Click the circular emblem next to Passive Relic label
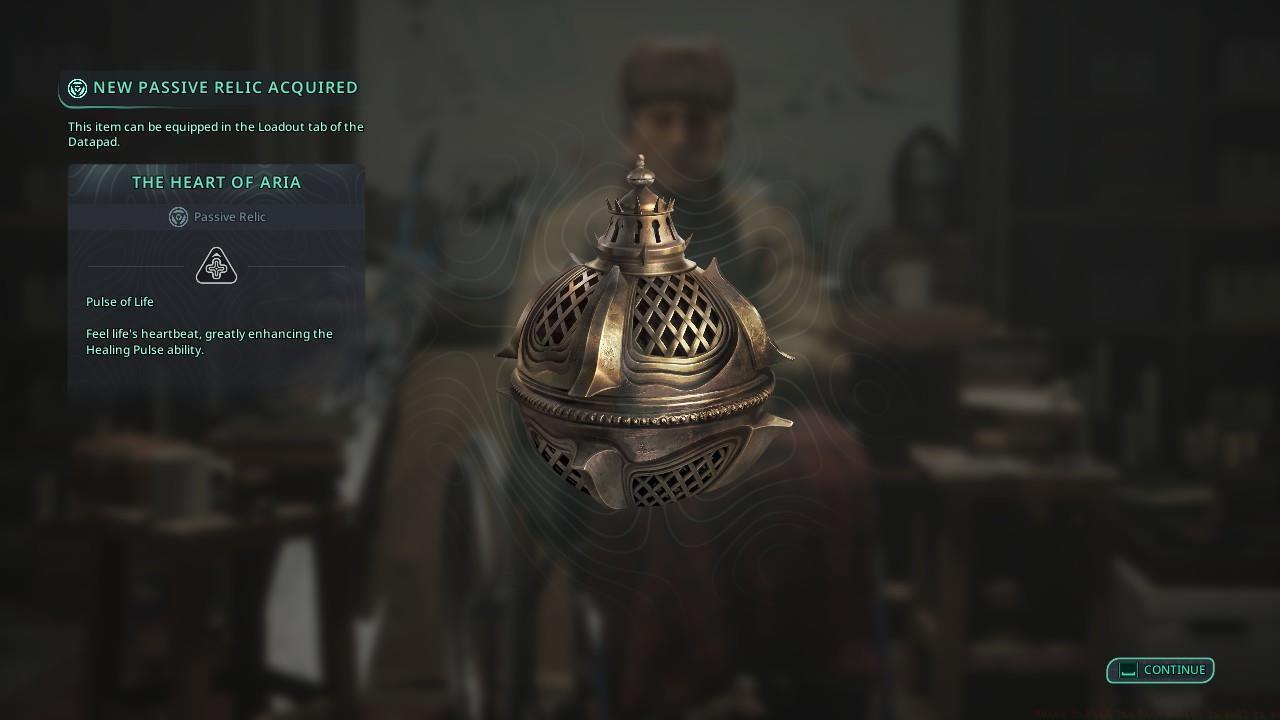Viewport: 1280px width, 720px height. point(178,217)
